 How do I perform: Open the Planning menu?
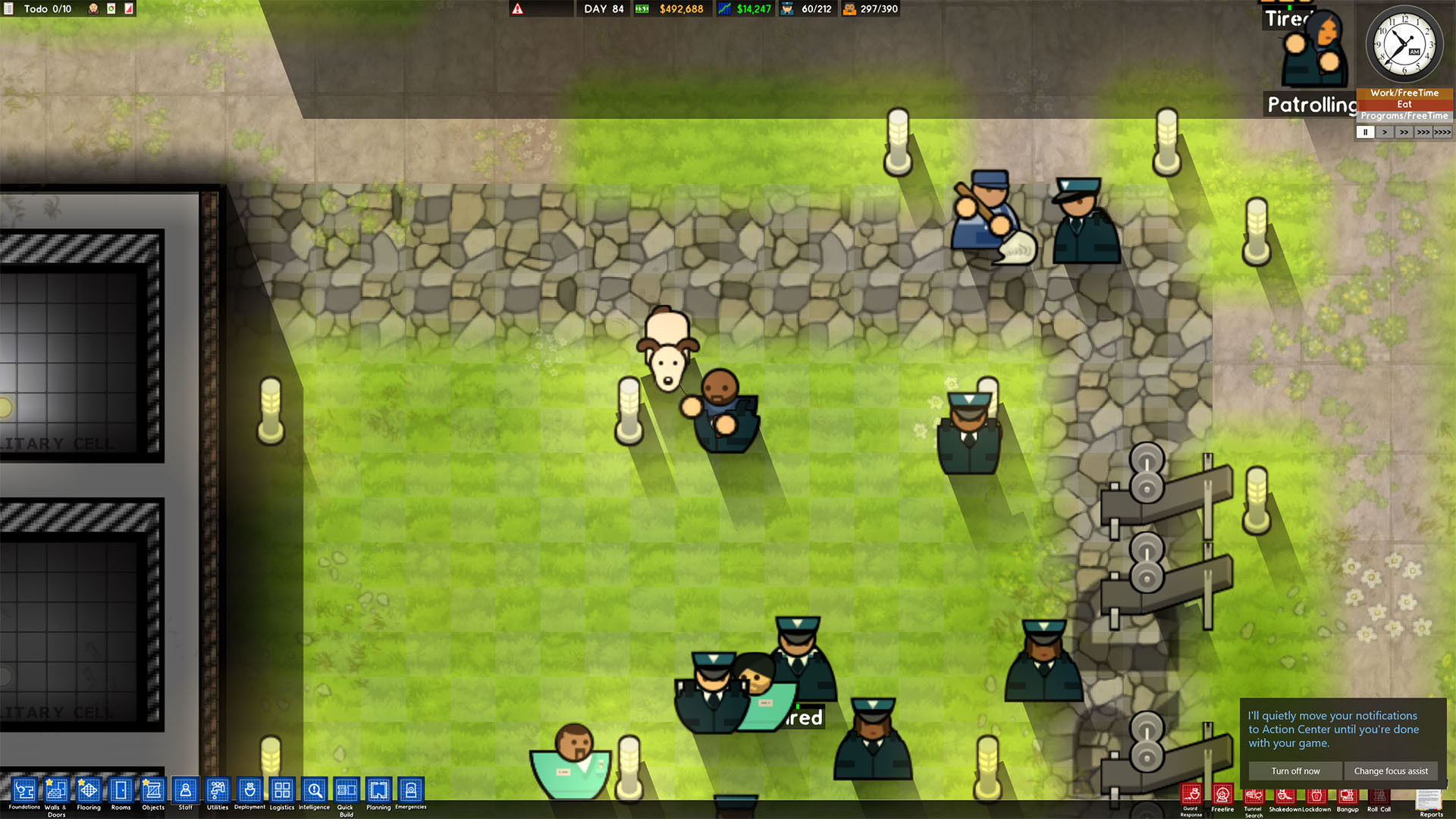pos(378,792)
